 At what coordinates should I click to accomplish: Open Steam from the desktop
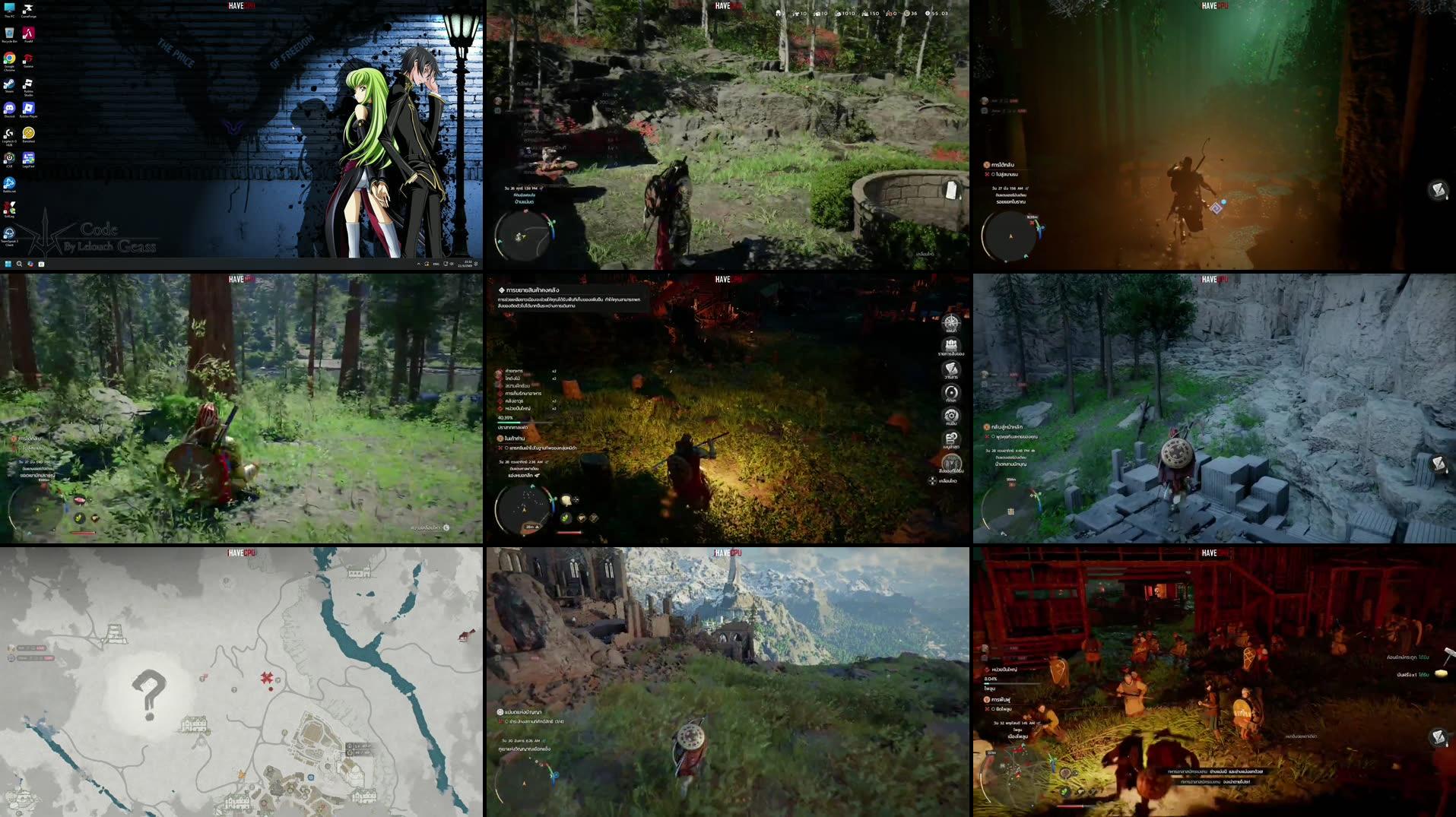tap(8, 85)
